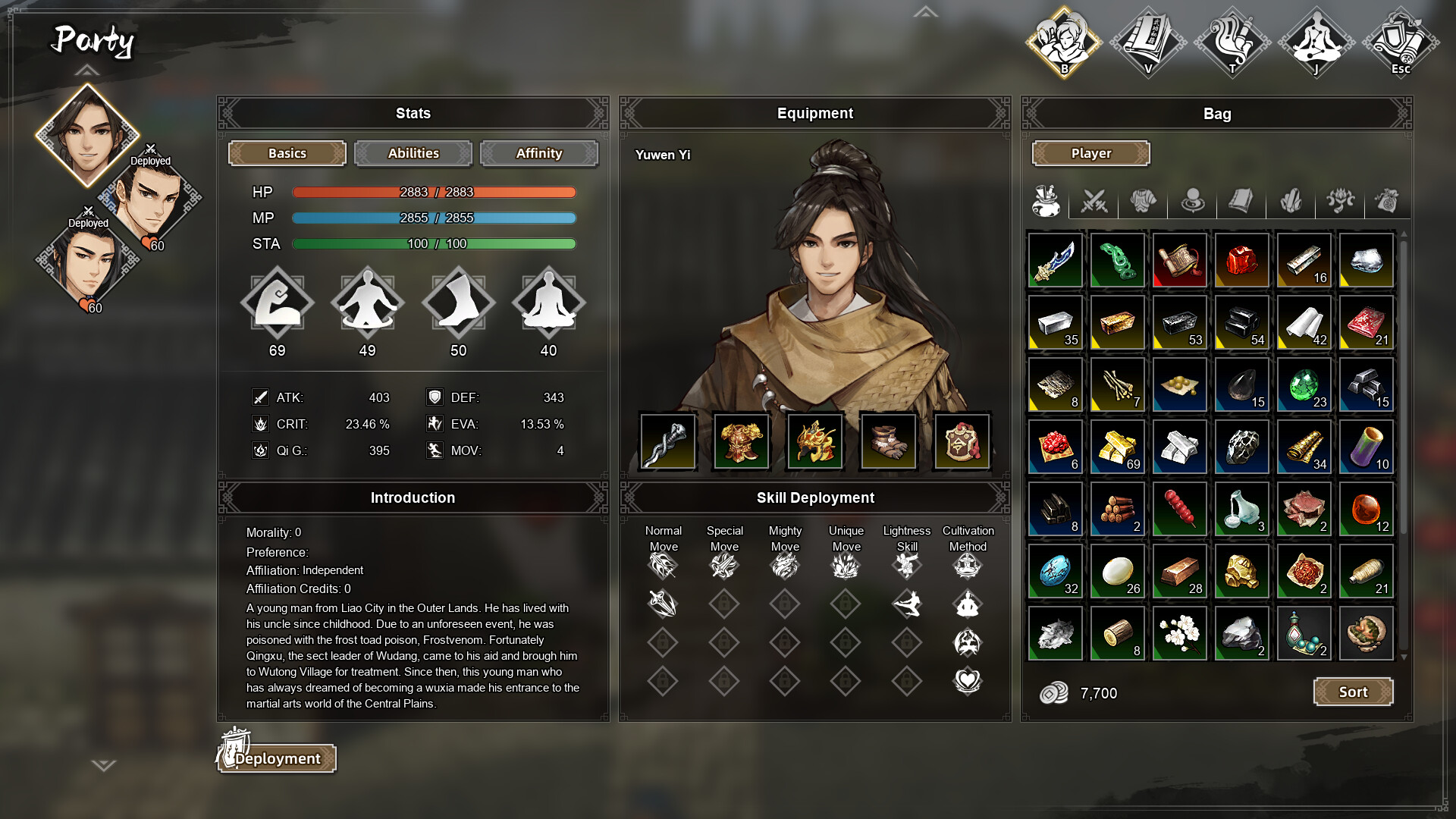
Task: Collapse party list using top-left up arrow
Action: [87, 71]
